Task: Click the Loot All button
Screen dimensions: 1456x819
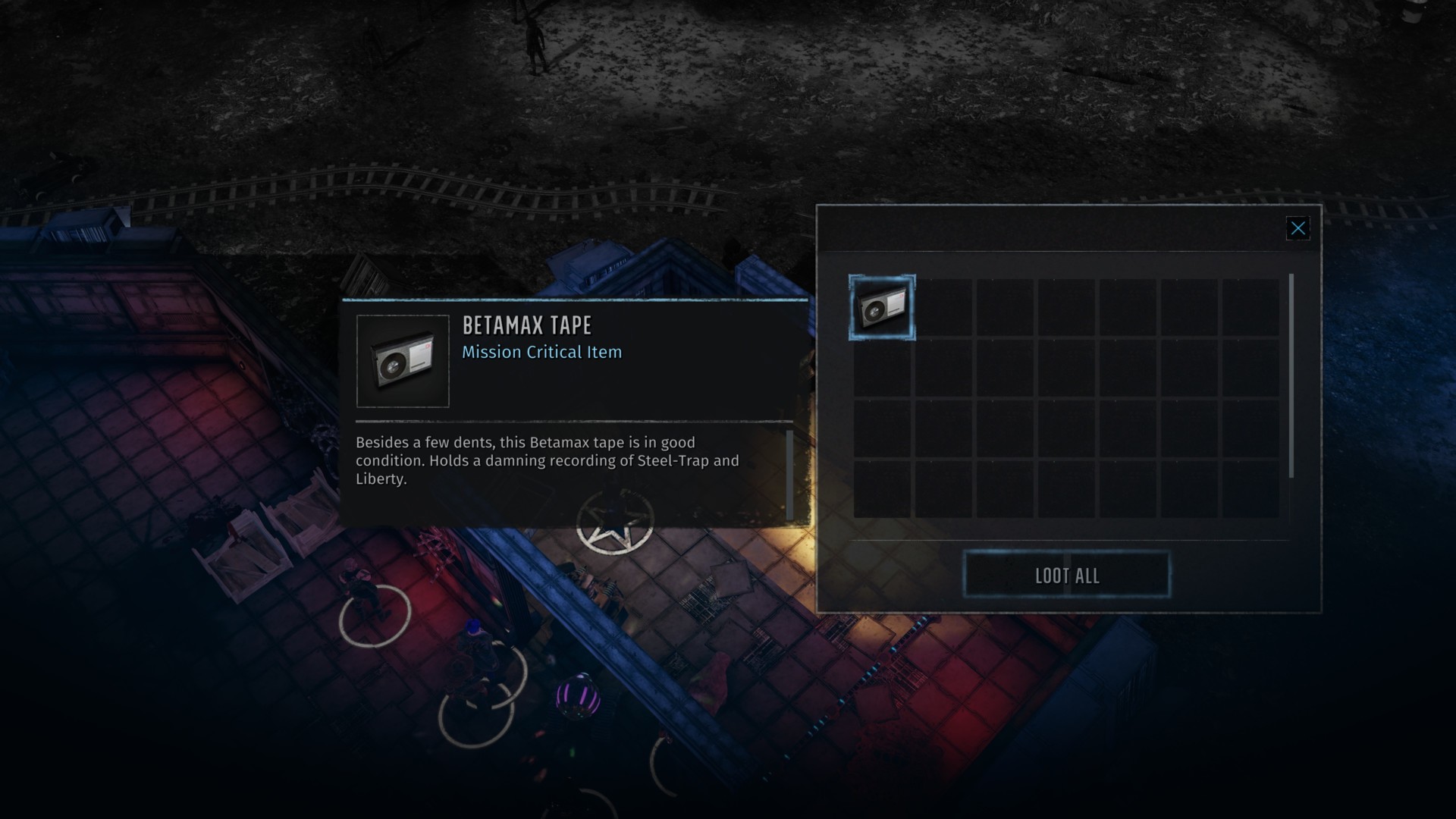Action: click(x=1066, y=576)
